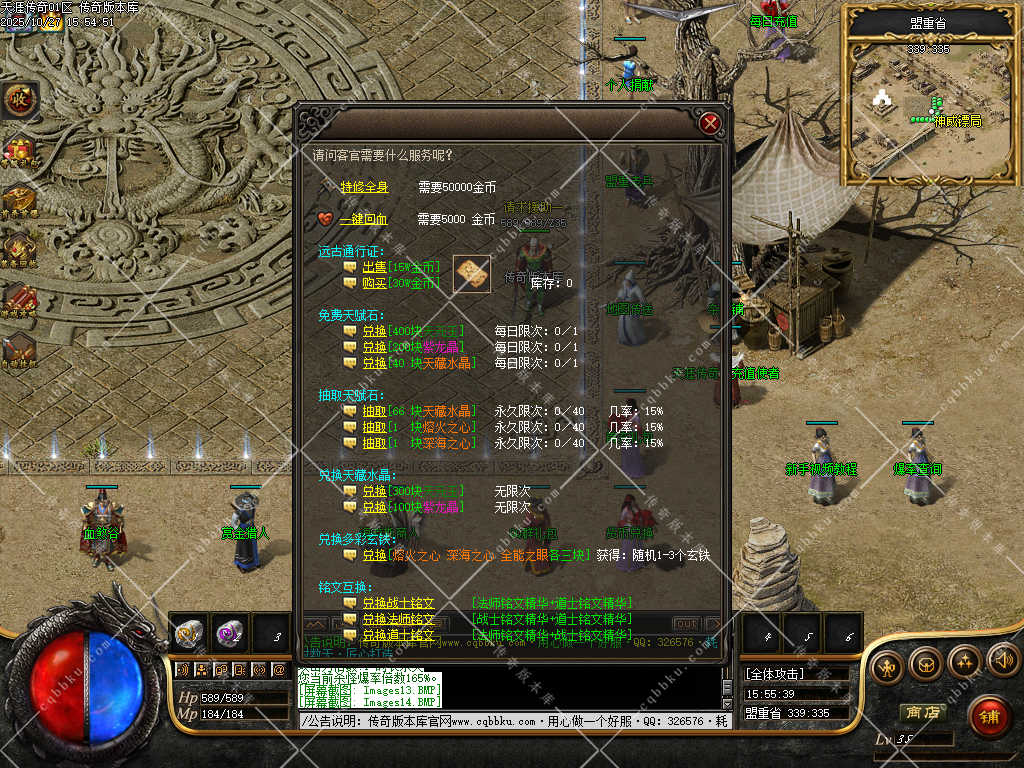Exchange 200 紫龙晶 for a talent stone
1024x768 pixels.
[x=374, y=347]
